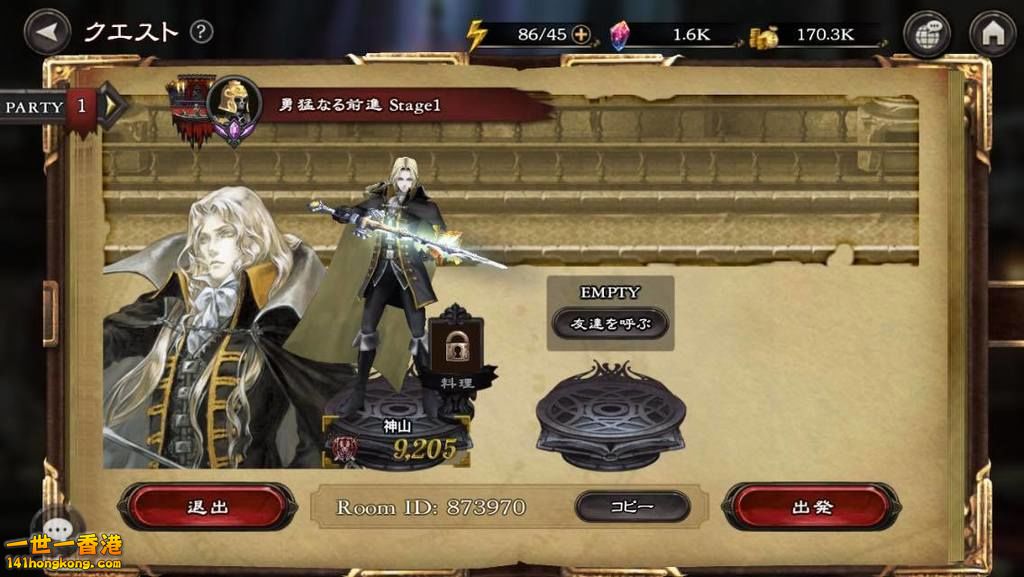The width and height of the screenshot is (1024, 577).
Task: Tap the locked 料理 cooking slot
Action: 455,349
